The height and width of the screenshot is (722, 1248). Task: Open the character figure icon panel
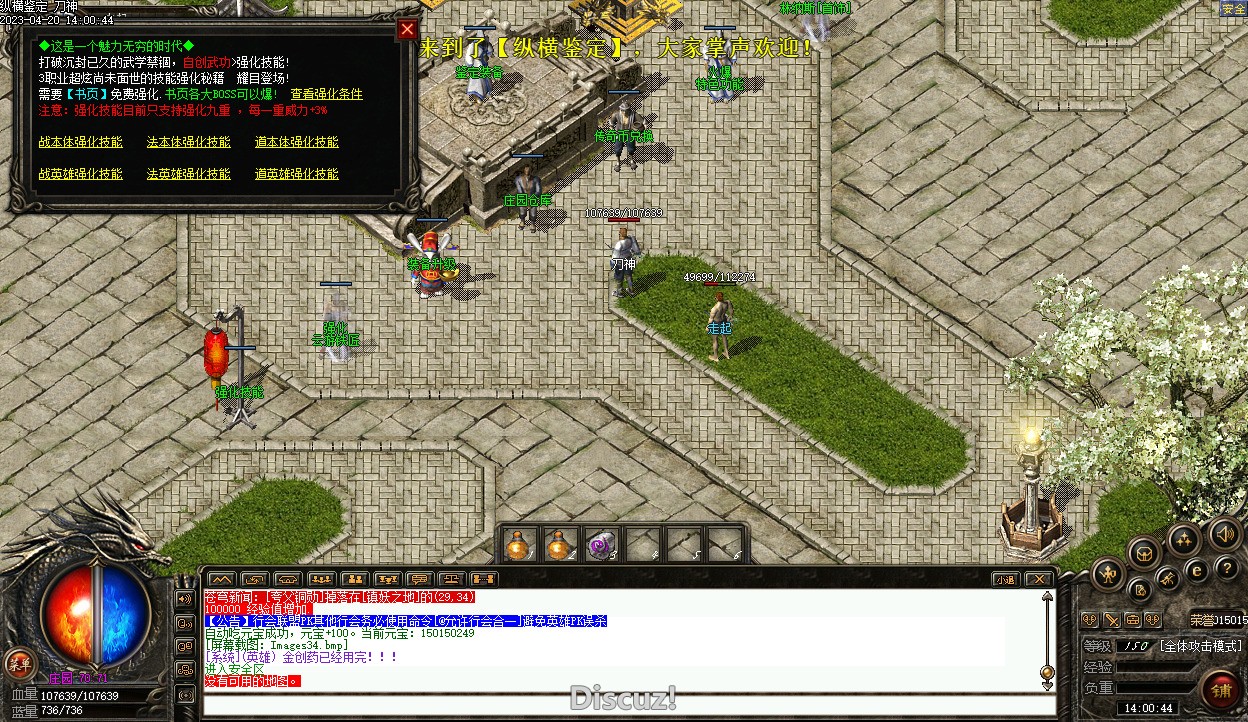point(1109,574)
